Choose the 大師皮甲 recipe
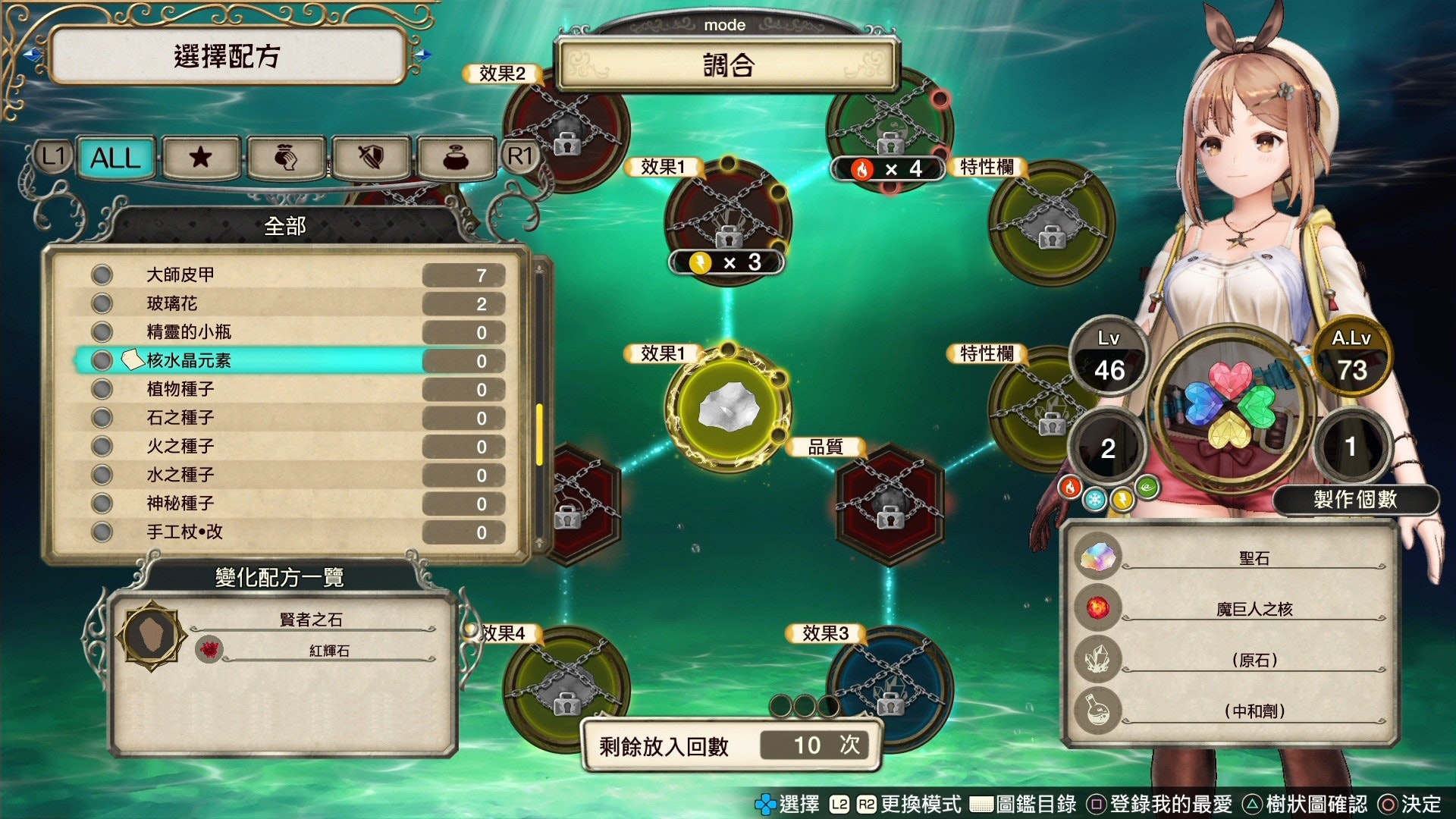Image resolution: width=1456 pixels, height=819 pixels. (288, 275)
